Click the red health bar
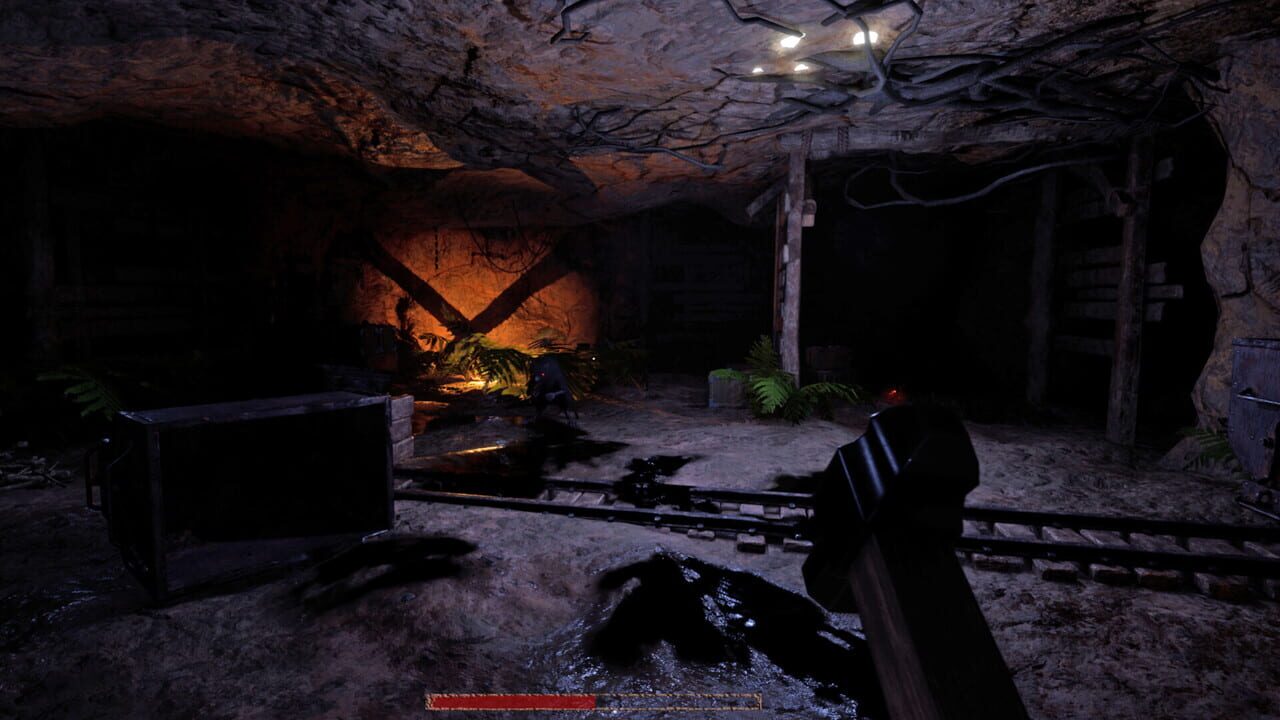The image size is (1280, 720). click(510, 701)
